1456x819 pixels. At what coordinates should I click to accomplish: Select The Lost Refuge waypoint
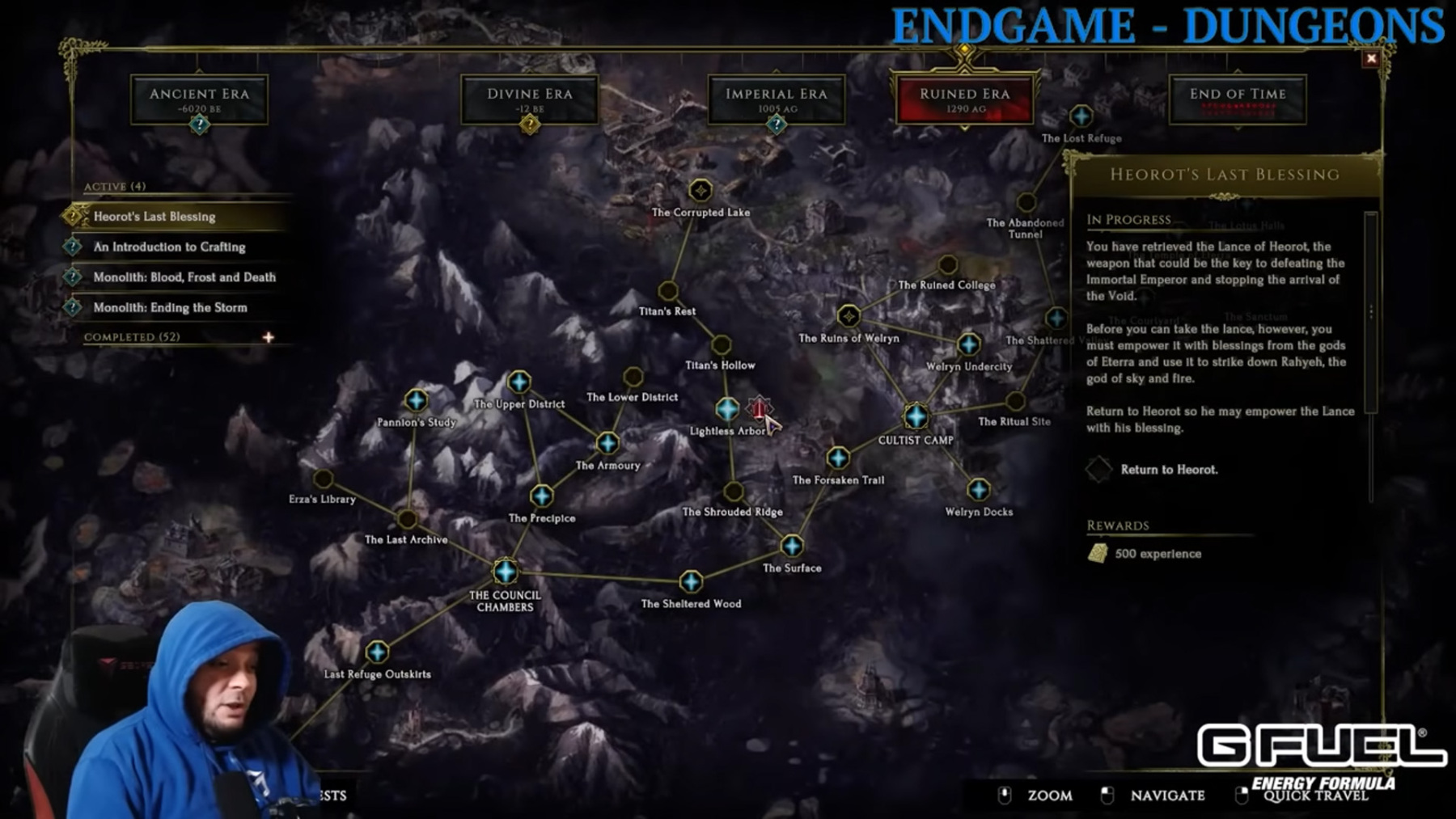pyautogui.click(x=1081, y=116)
